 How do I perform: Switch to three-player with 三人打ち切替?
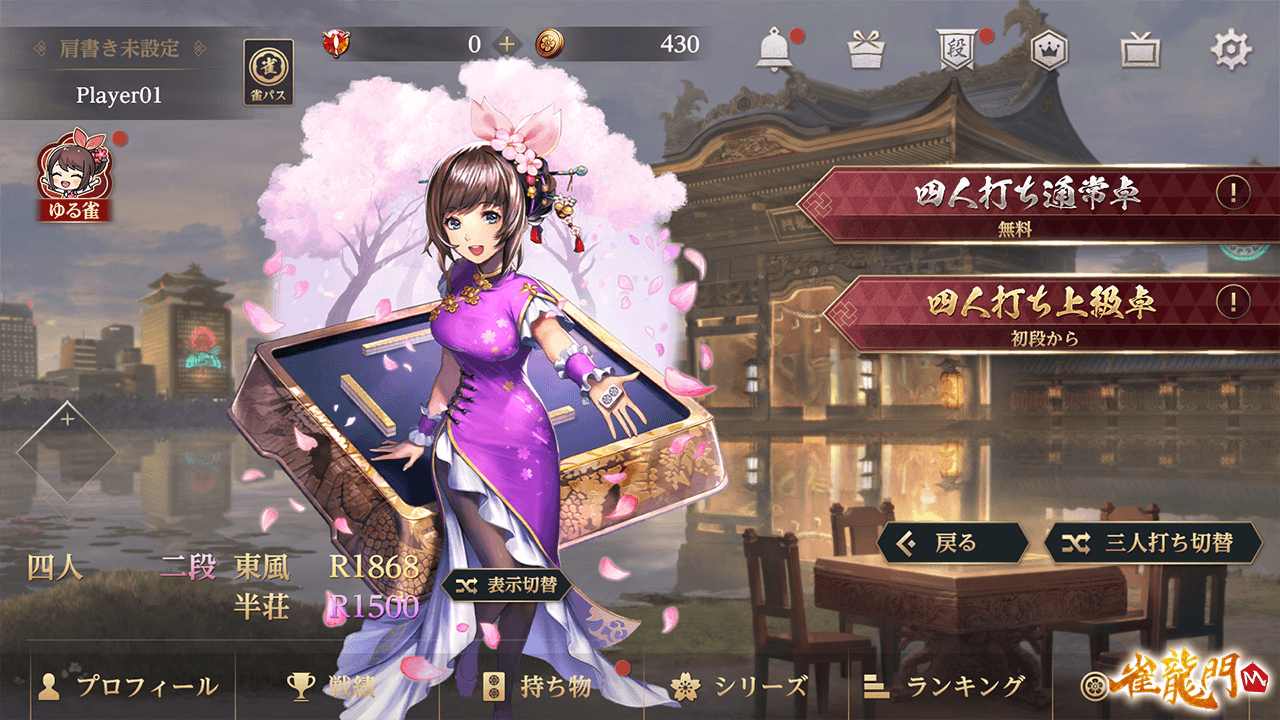click(x=1153, y=543)
